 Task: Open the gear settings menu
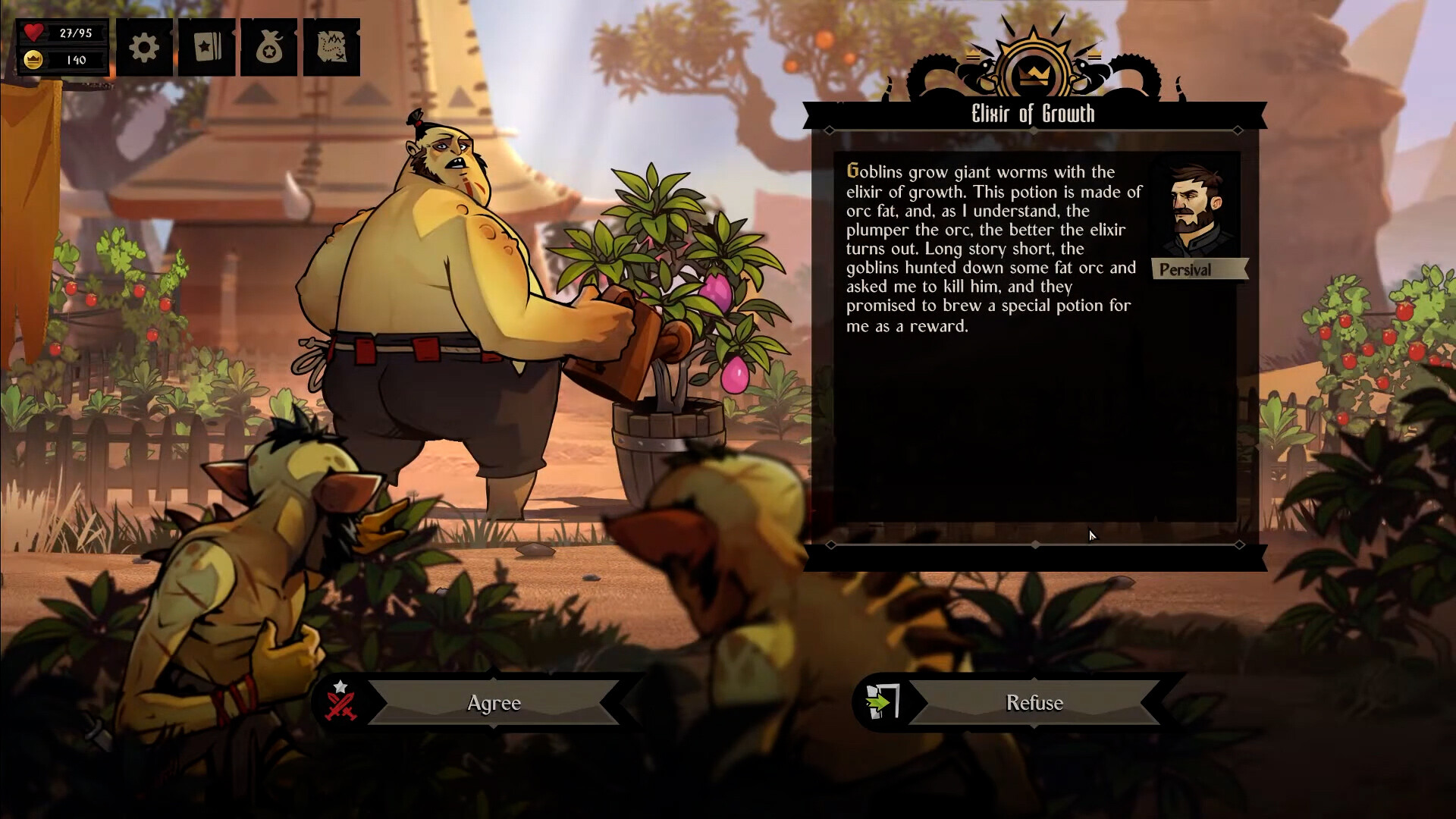tap(144, 48)
